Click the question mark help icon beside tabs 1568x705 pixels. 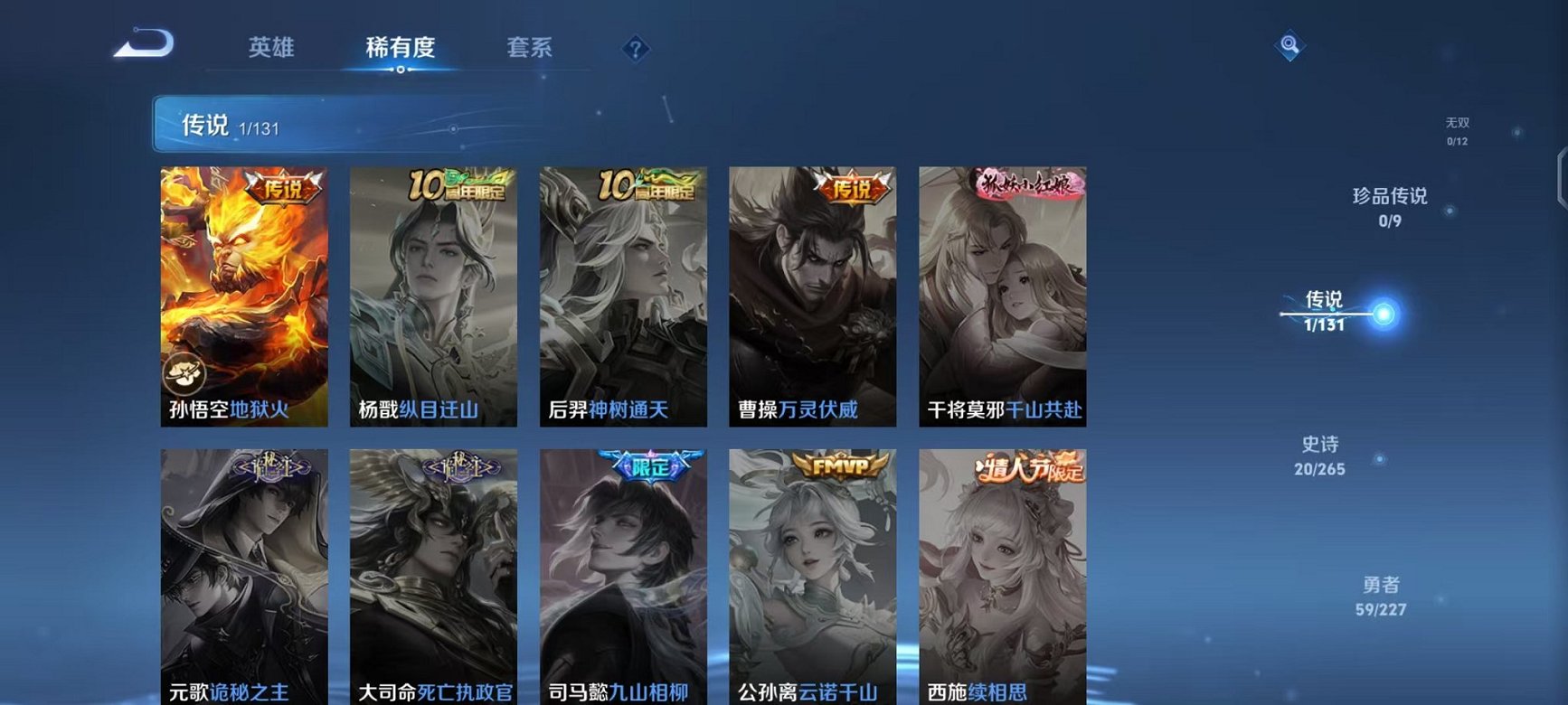click(638, 49)
